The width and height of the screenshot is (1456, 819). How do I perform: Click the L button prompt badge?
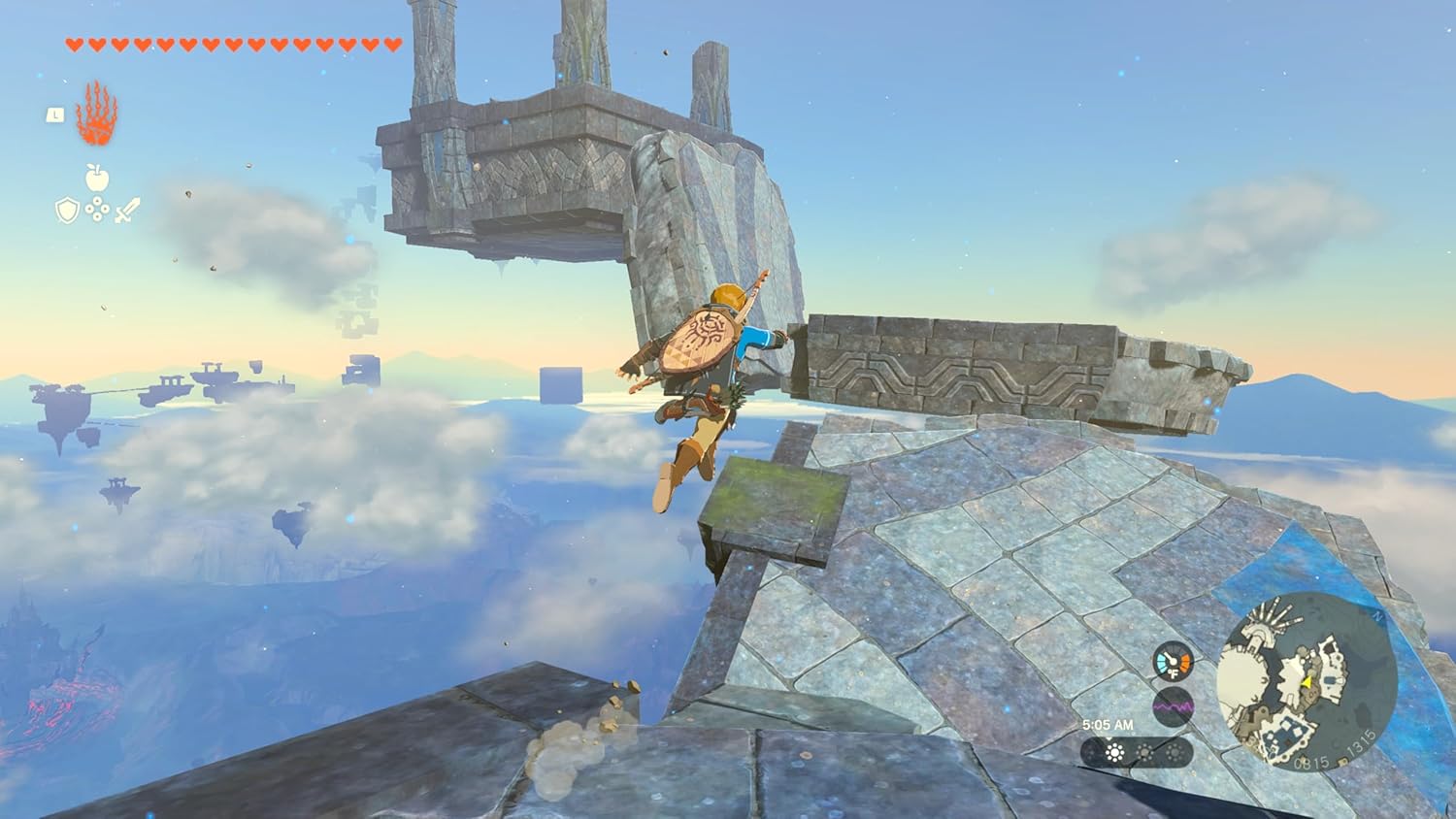[x=56, y=114]
